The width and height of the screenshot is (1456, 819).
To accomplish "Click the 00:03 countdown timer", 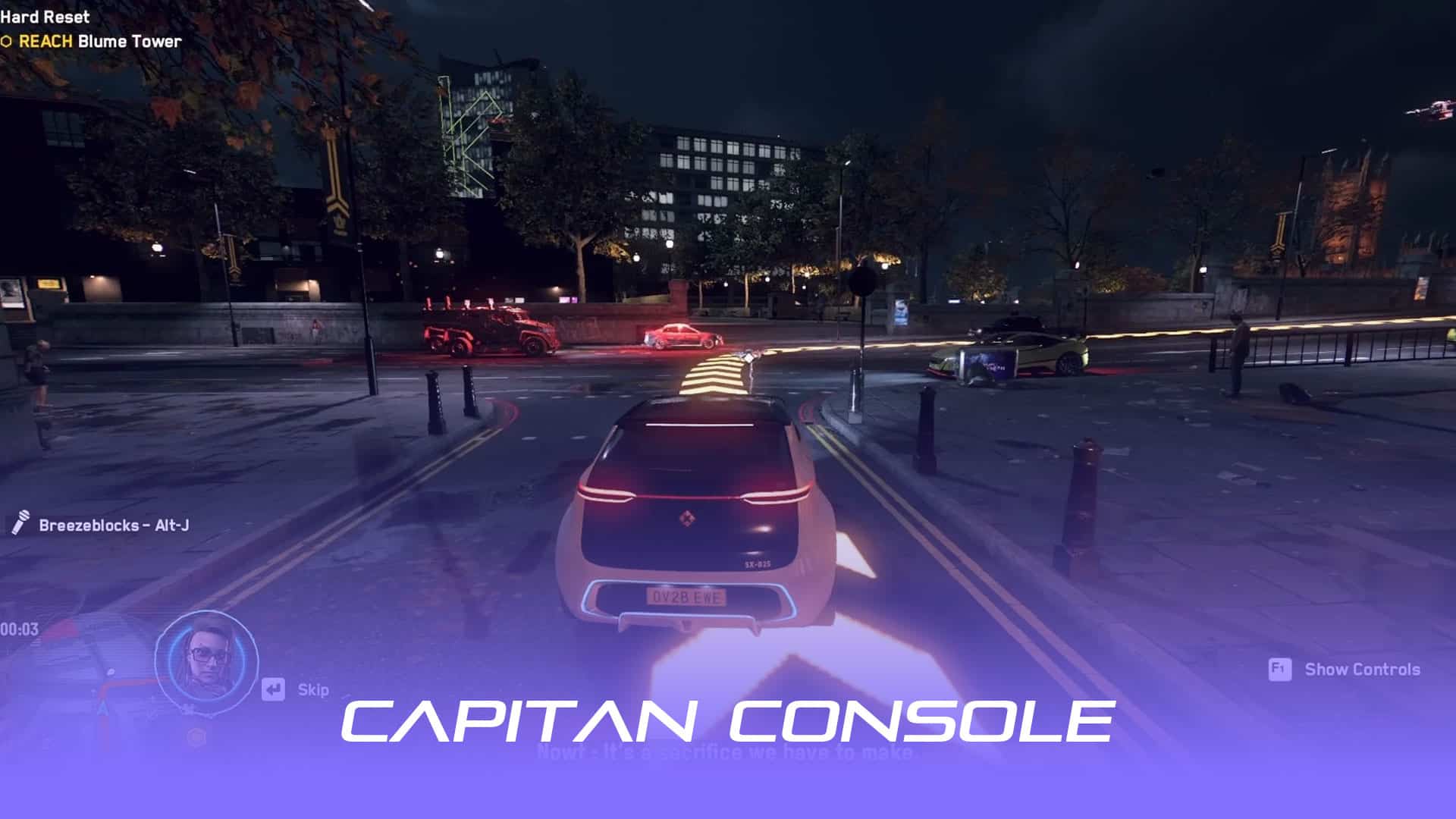I will (19, 629).
